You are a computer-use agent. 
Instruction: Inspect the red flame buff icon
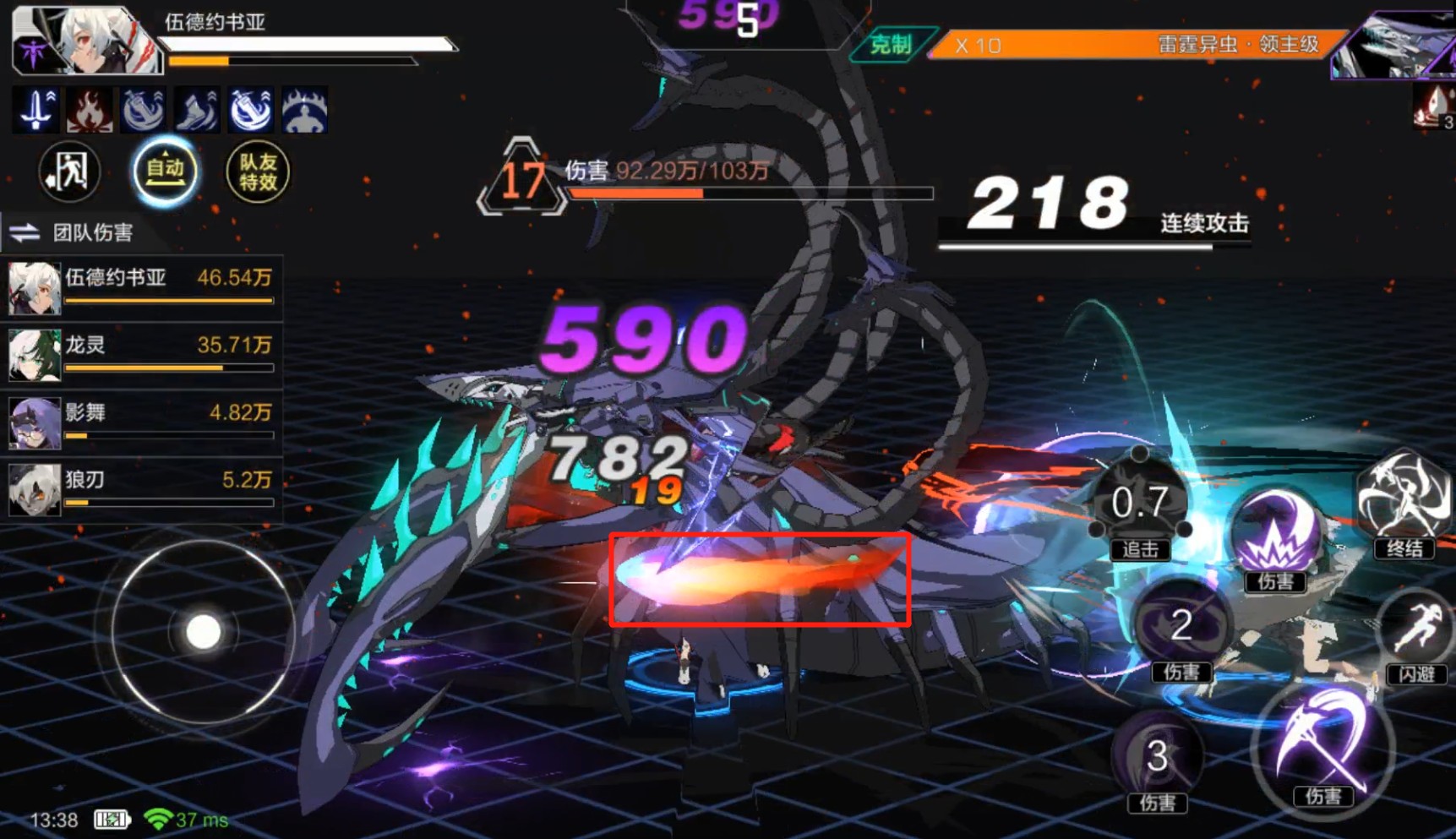[x=90, y=110]
